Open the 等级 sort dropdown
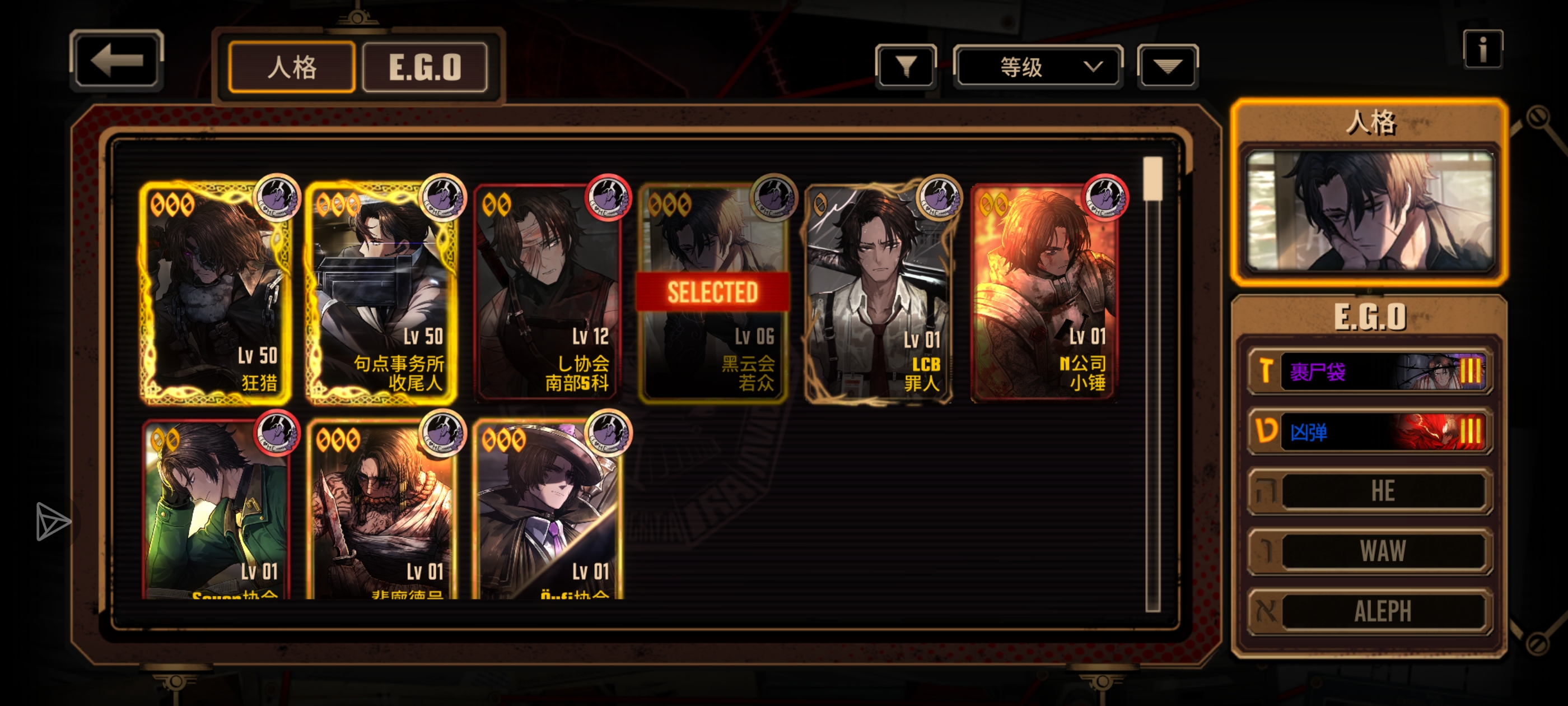Image resolution: width=1568 pixels, height=706 pixels. click(x=1038, y=66)
